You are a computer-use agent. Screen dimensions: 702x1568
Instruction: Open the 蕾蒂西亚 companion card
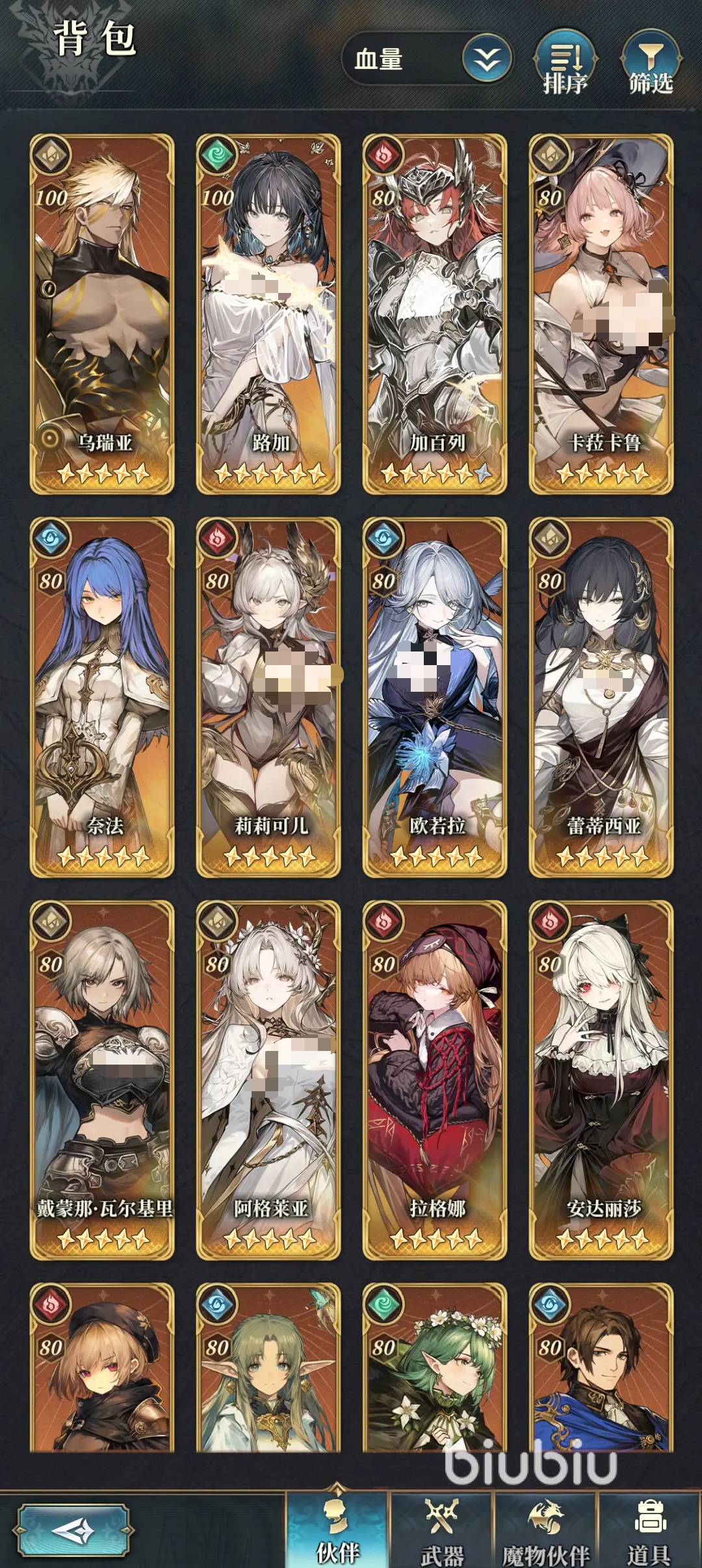601,697
